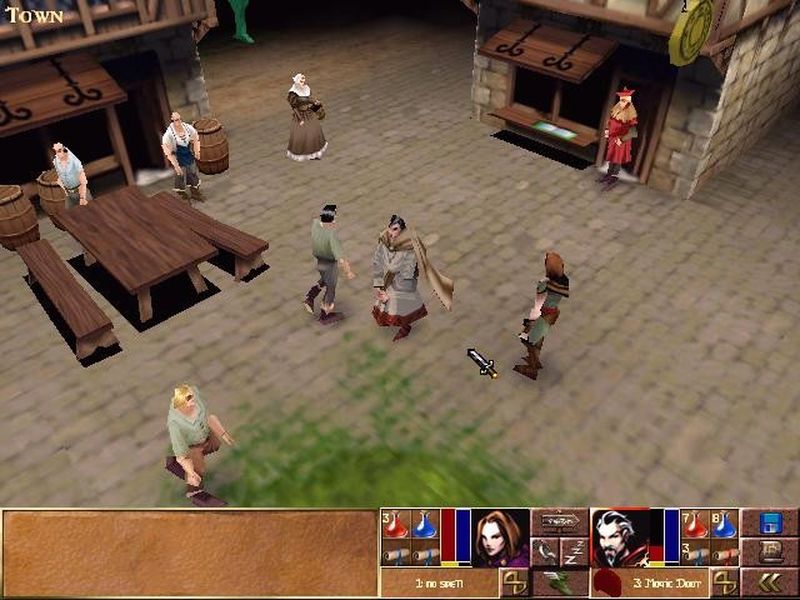
Task: Use the blue mana potion with count 8
Action: coord(724,525)
